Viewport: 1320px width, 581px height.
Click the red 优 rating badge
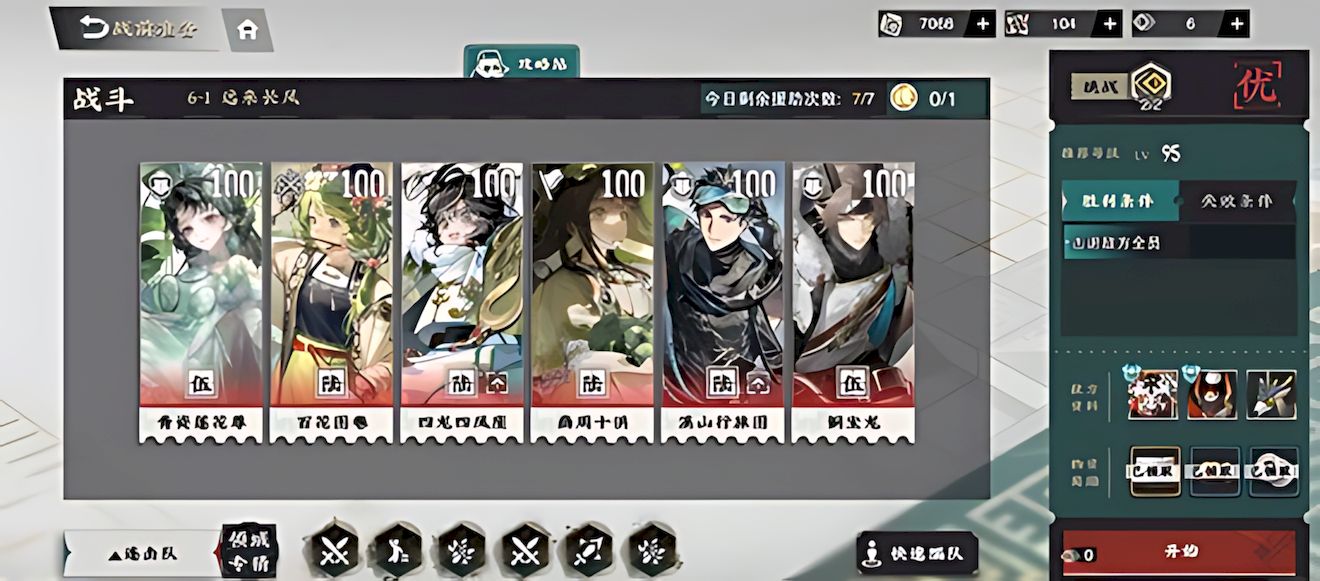pos(1258,88)
